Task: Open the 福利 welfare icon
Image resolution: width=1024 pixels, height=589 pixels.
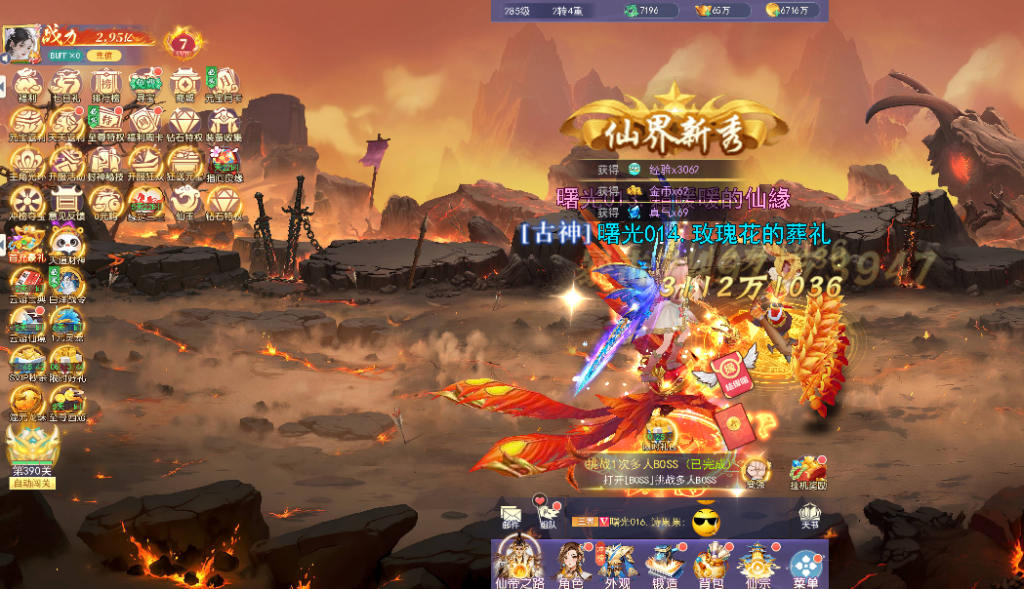Action: click(27, 85)
